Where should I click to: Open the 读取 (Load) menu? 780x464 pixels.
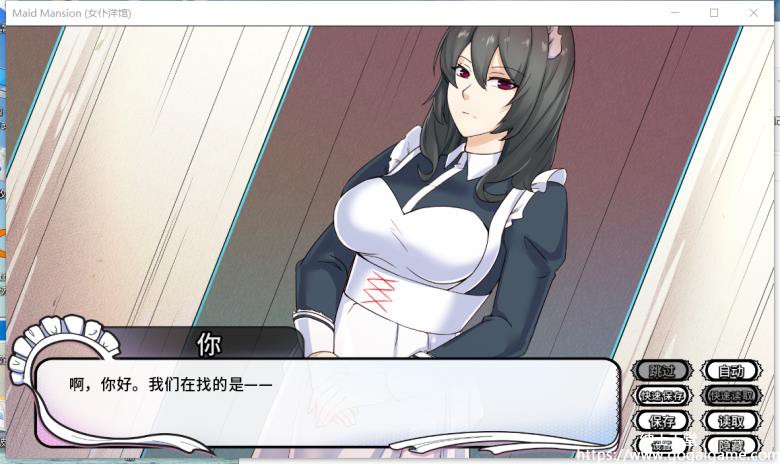click(731, 421)
